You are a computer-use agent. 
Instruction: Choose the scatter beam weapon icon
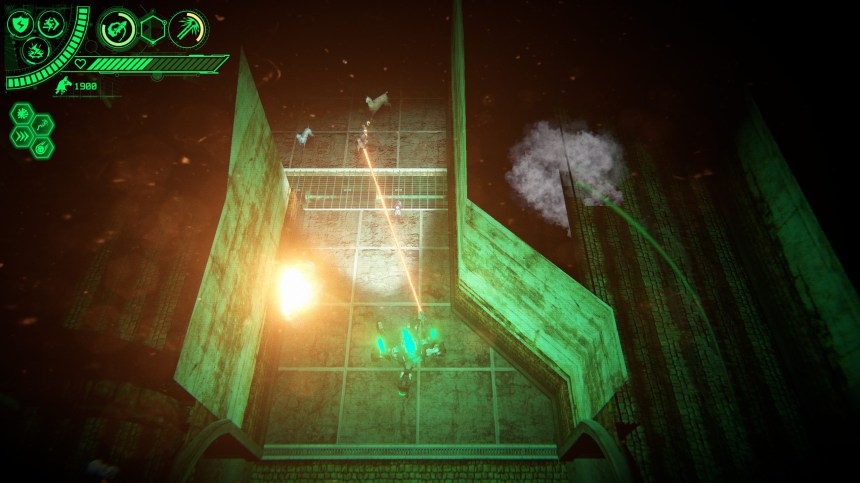click(186, 29)
